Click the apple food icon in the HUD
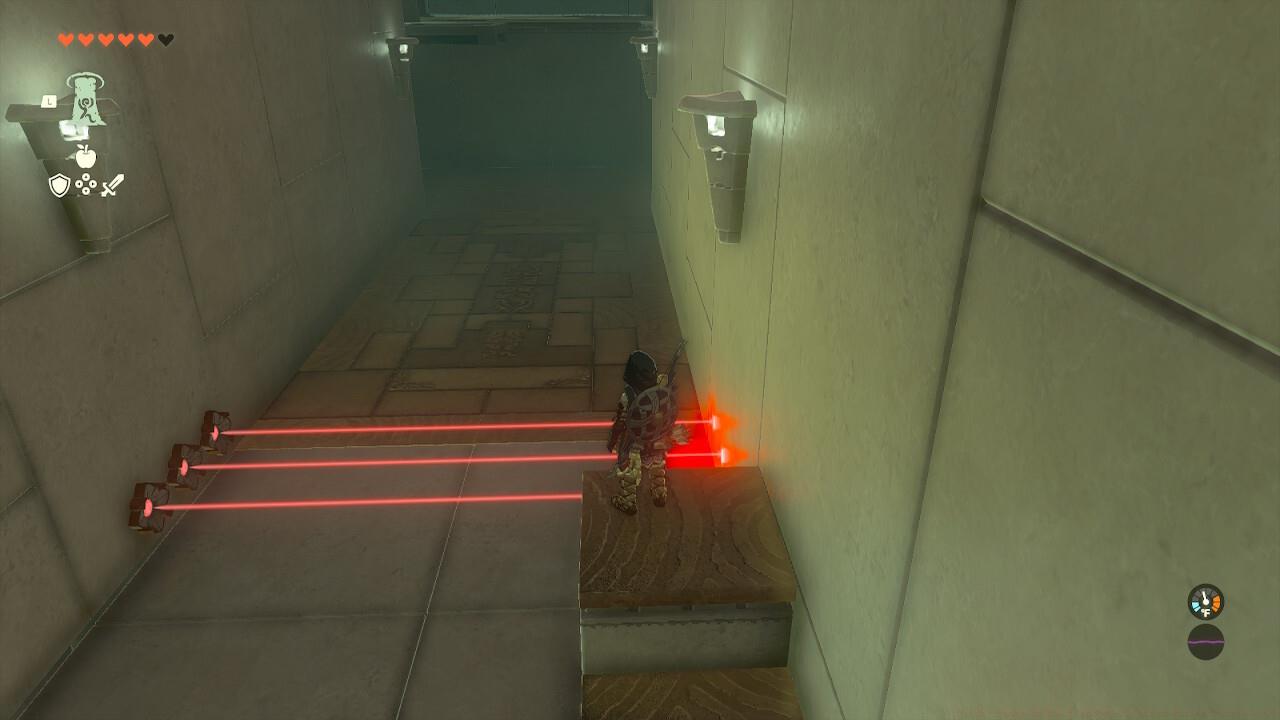1280x720 pixels. (x=86, y=156)
